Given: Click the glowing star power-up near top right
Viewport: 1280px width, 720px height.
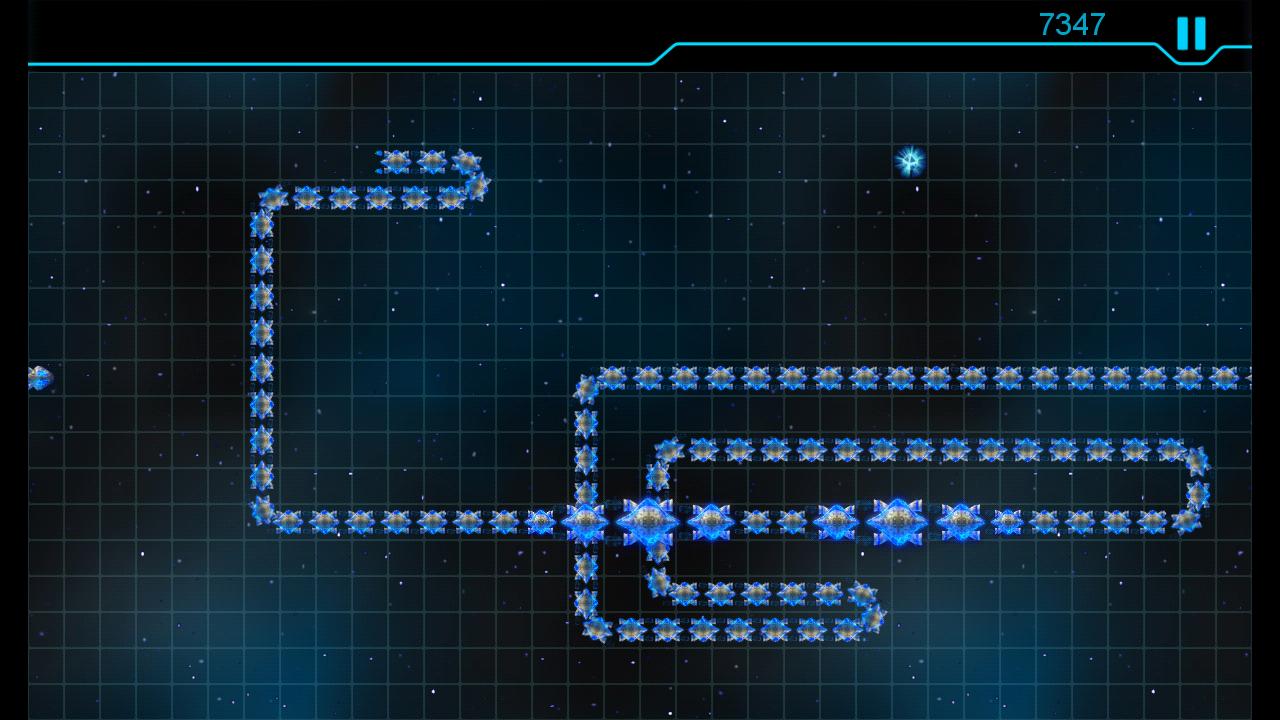Looking at the screenshot, I should click(911, 158).
